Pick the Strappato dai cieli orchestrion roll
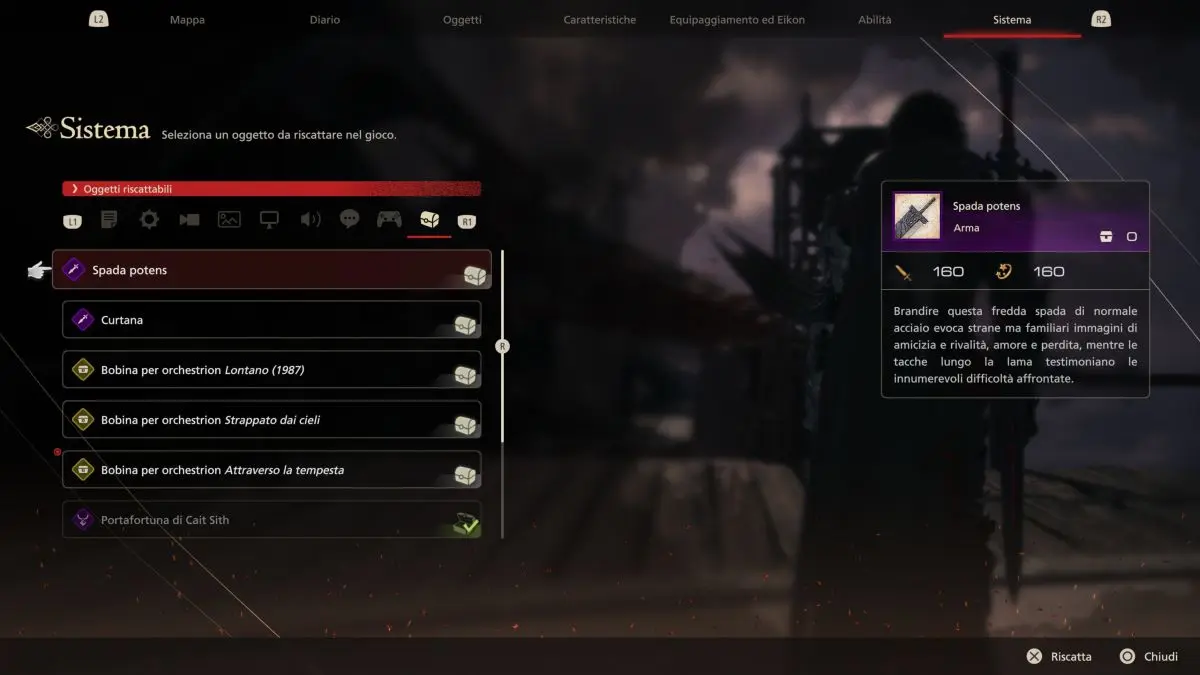The height and width of the screenshot is (675, 1200). pos(271,420)
